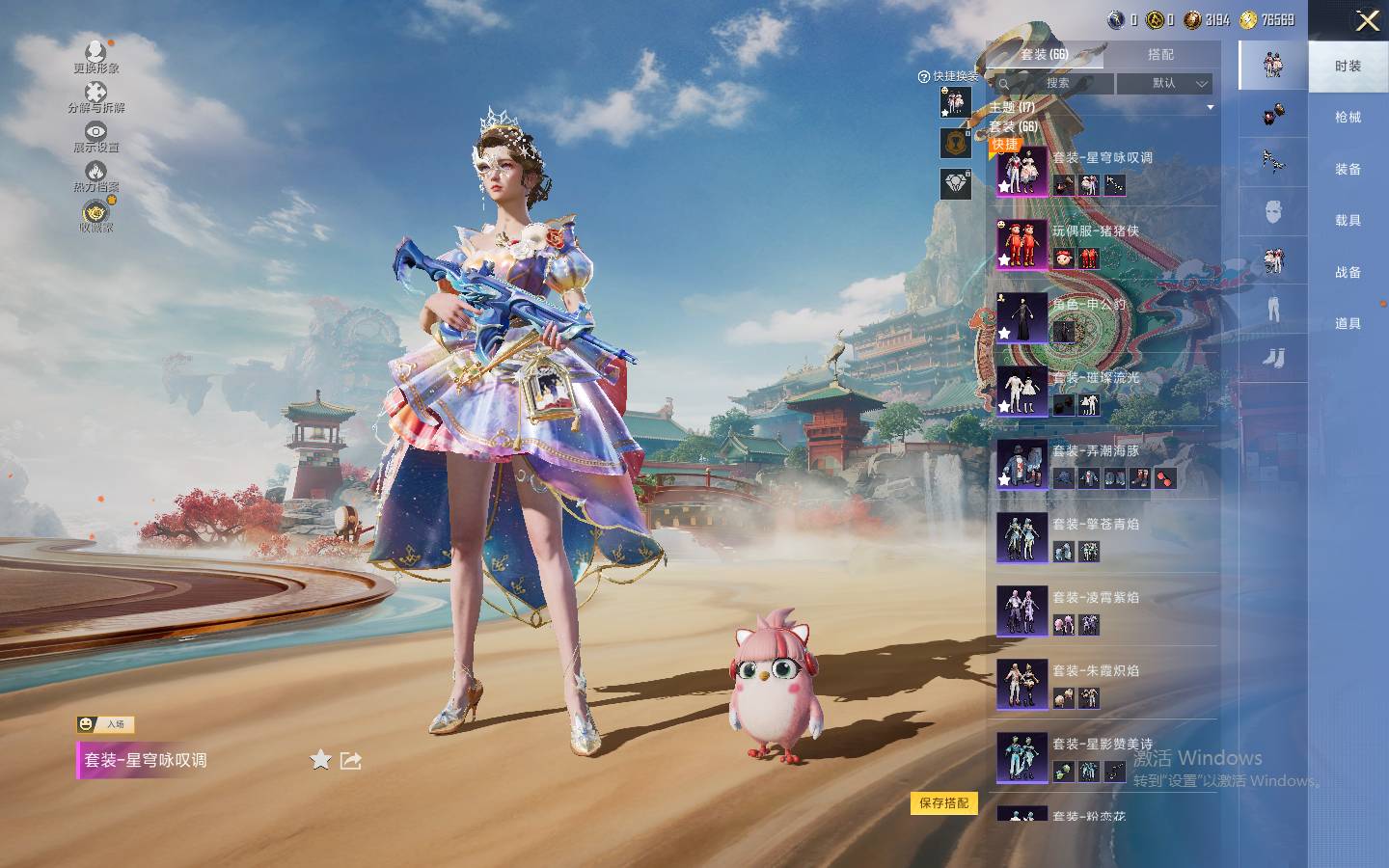Click the 搜索 search field

point(1057,84)
